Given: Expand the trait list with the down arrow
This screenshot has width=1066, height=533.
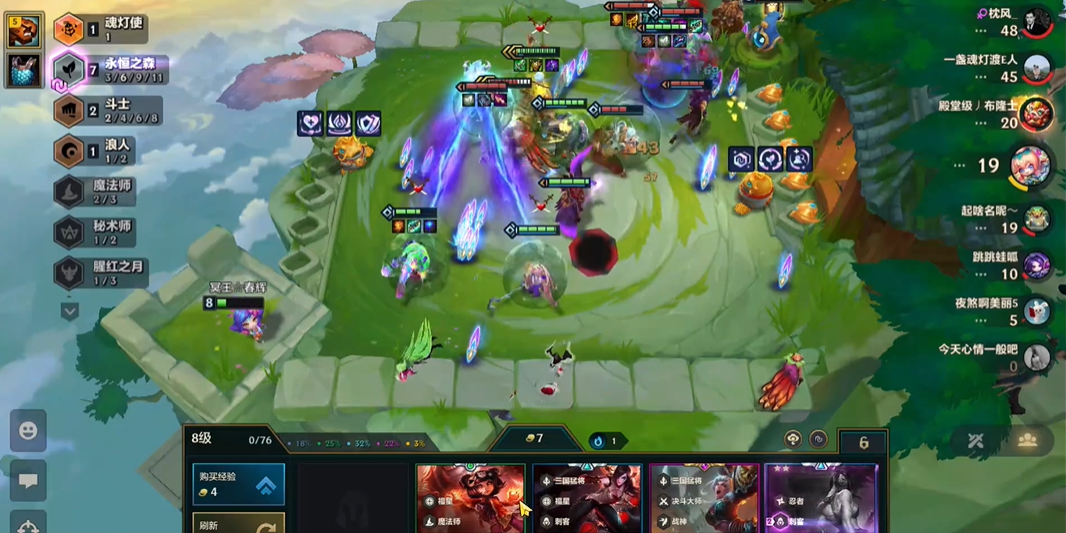Looking at the screenshot, I should point(69,311).
